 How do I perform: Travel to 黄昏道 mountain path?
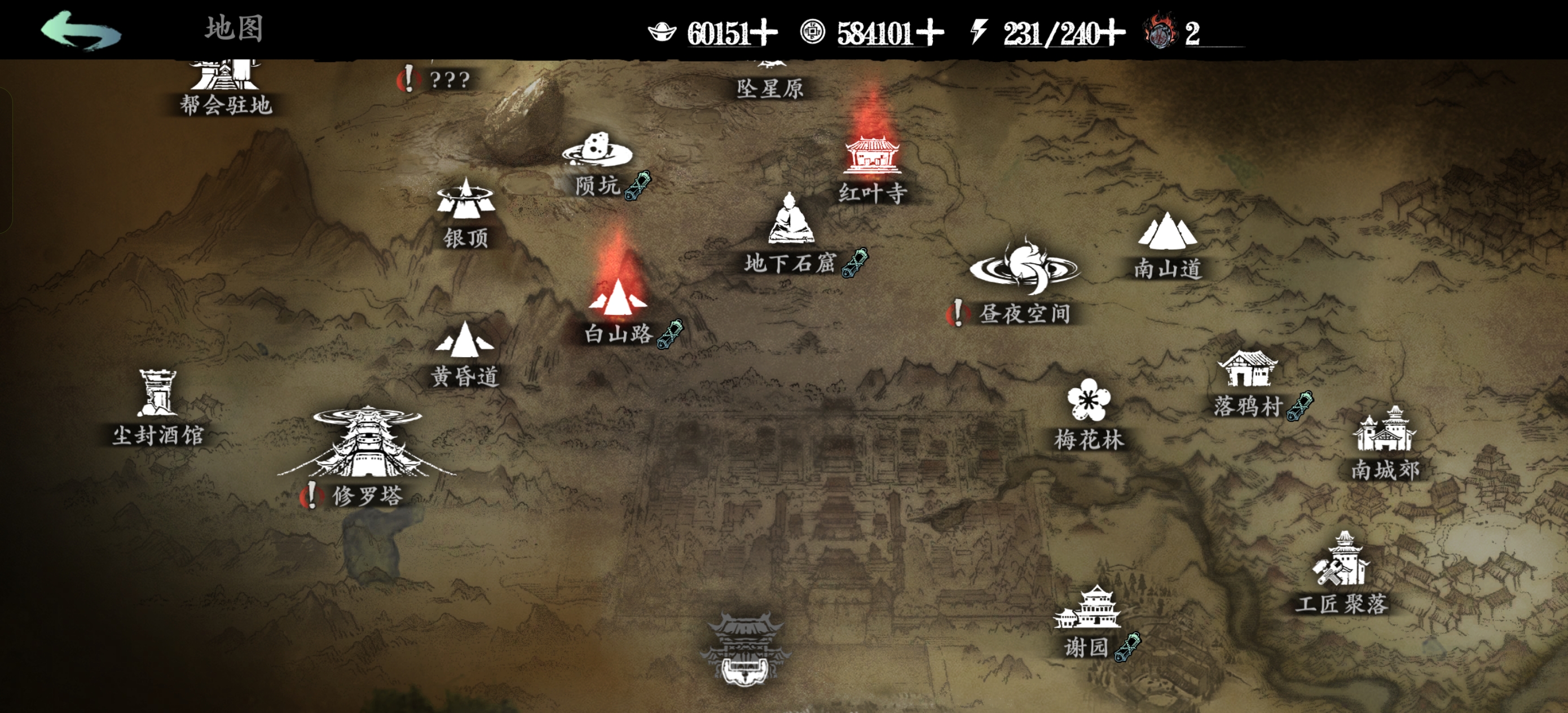(x=465, y=353)
